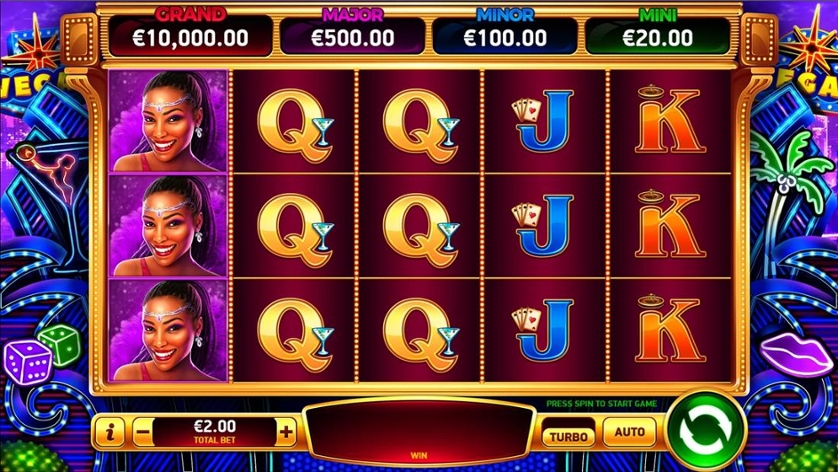838x472 pixels.
Task: Spin the reels with the green button
Action: (706, 432)
